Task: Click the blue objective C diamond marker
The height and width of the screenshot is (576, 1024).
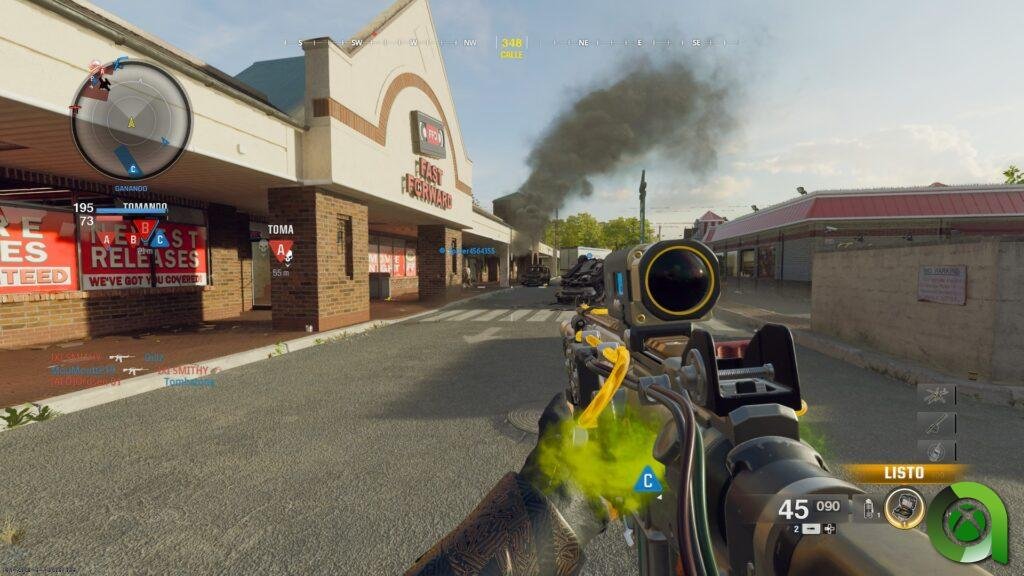Action: [648, 481]
